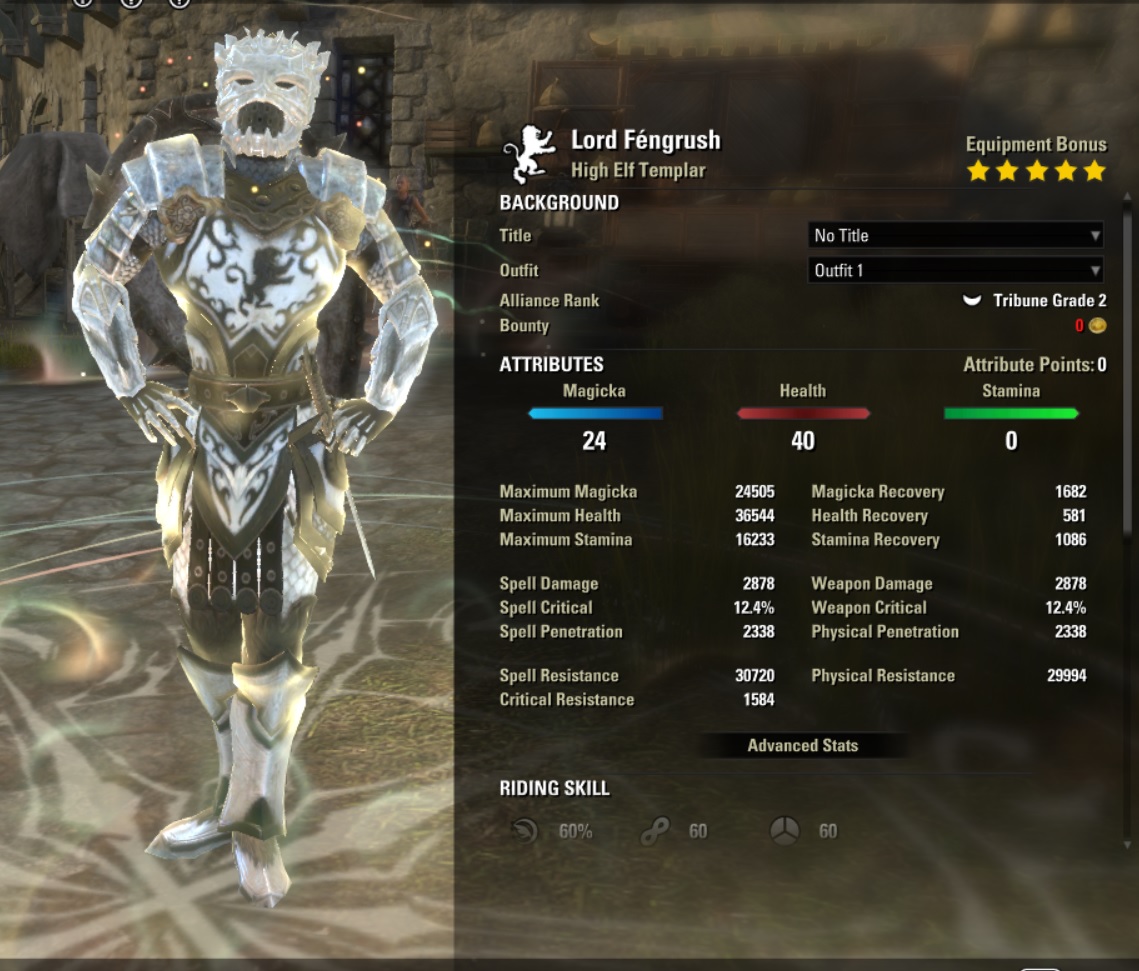Open the Outfit 1 dropdown
The height and width of the screenshot is (971, 1139).
(955, 270)
